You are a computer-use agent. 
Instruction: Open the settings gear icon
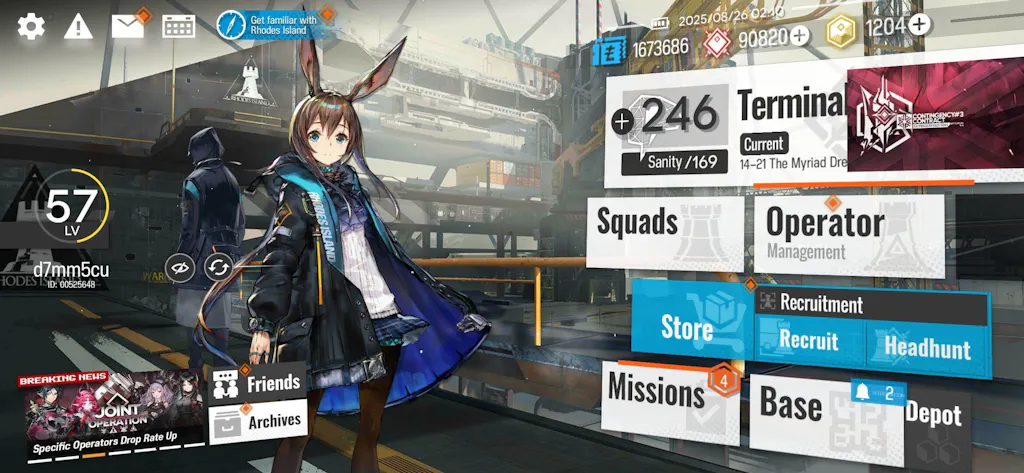point(31,27)
